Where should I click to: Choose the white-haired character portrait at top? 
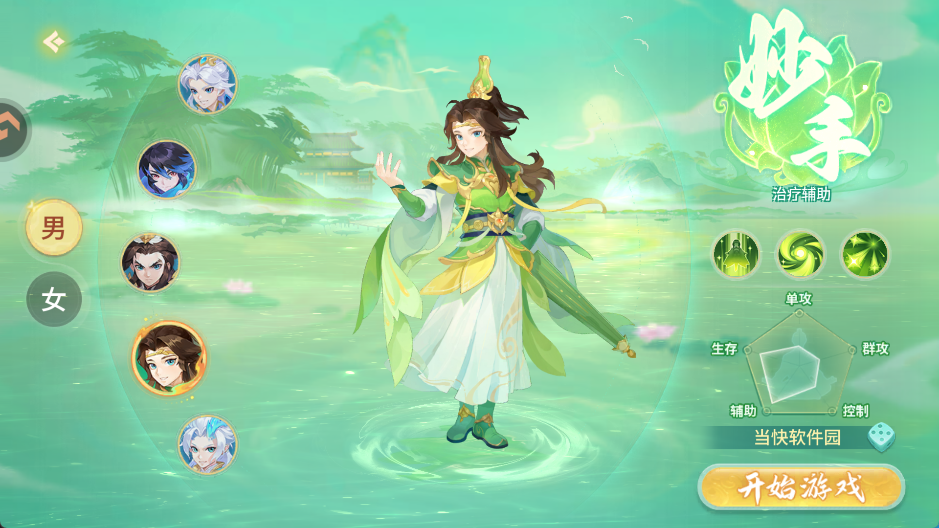point(207,84)
